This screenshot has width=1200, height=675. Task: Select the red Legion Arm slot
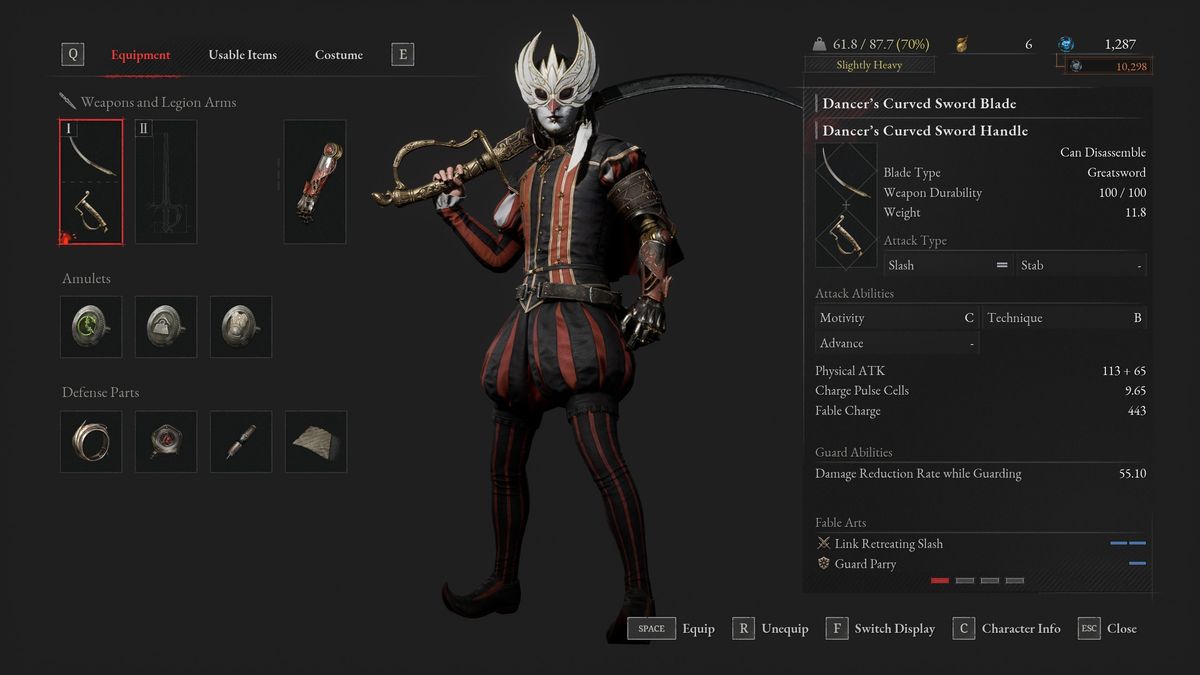tap(315, 182)
